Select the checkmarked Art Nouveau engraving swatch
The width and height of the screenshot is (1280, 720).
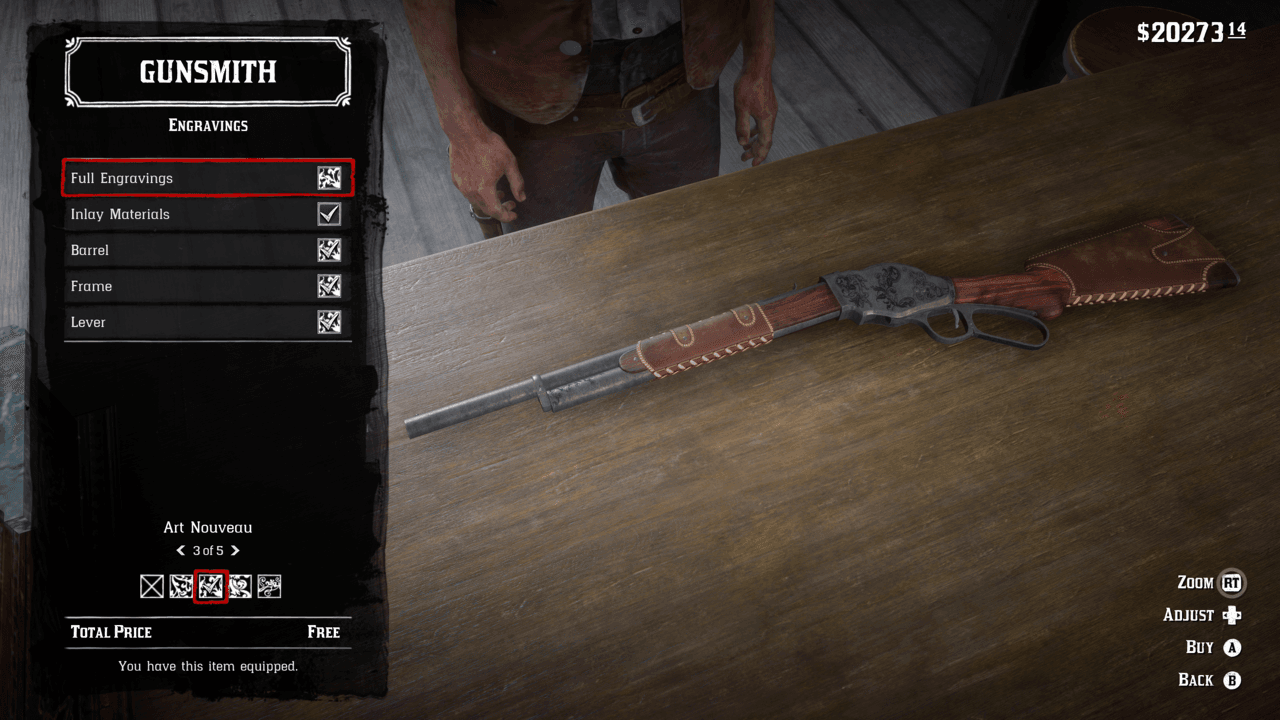(x=210, y=587)
